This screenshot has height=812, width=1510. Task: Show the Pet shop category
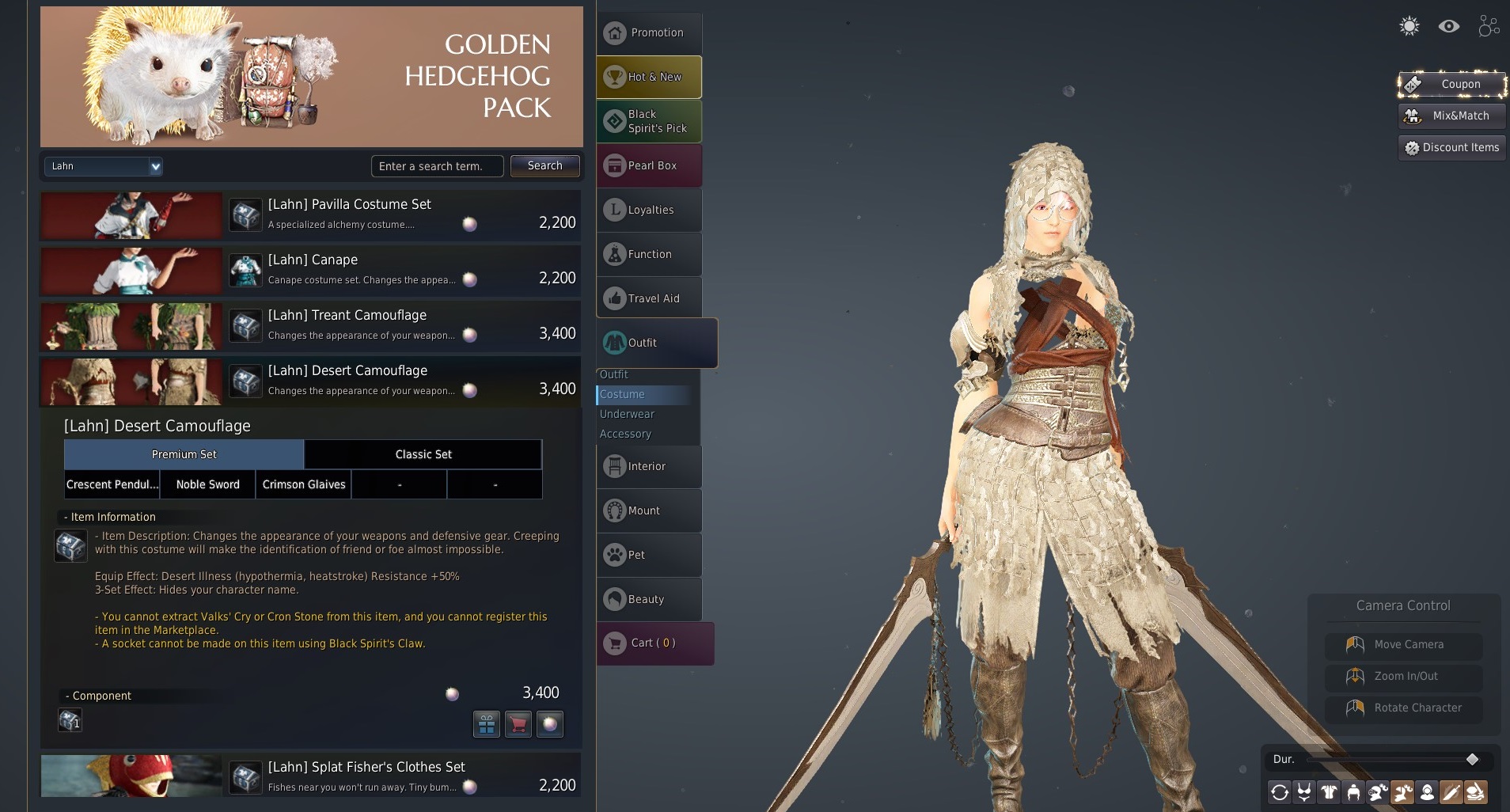click(649, 556)
